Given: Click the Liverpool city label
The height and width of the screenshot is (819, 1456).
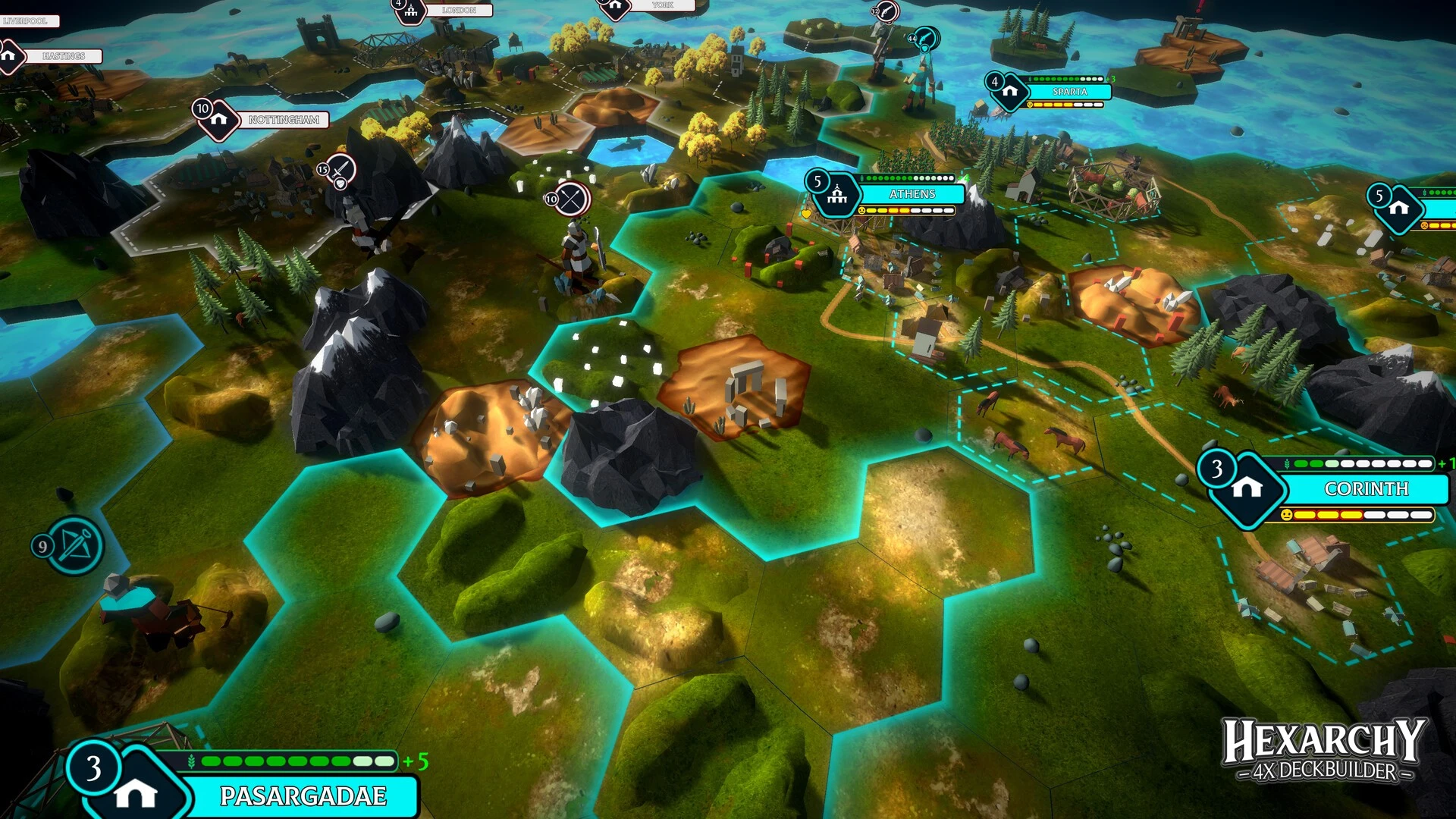Looking at the screenshot, I should (x=26, y=21).
